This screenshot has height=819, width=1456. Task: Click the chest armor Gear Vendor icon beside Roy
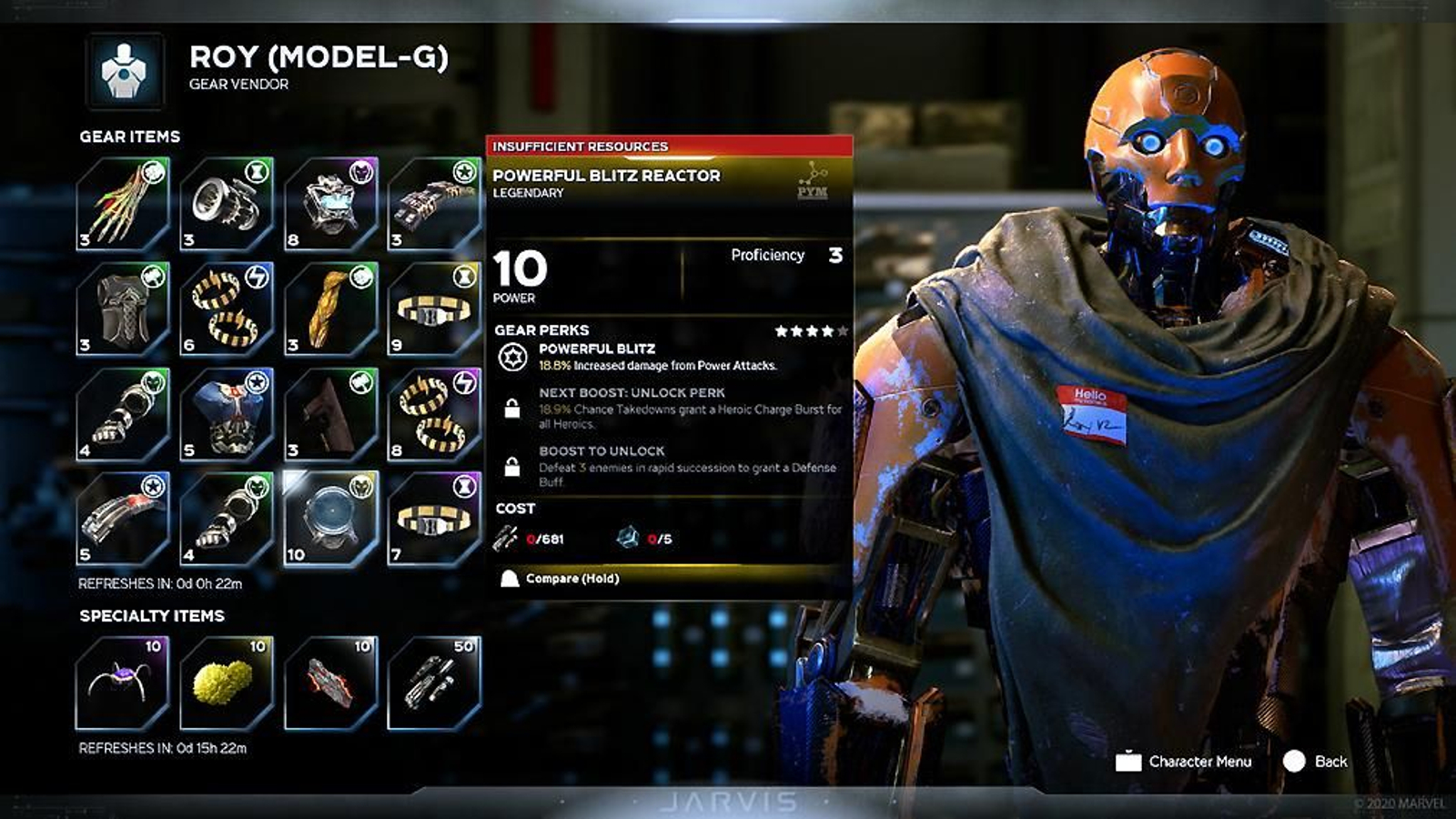pyautogui.click(x=123, y=68)
